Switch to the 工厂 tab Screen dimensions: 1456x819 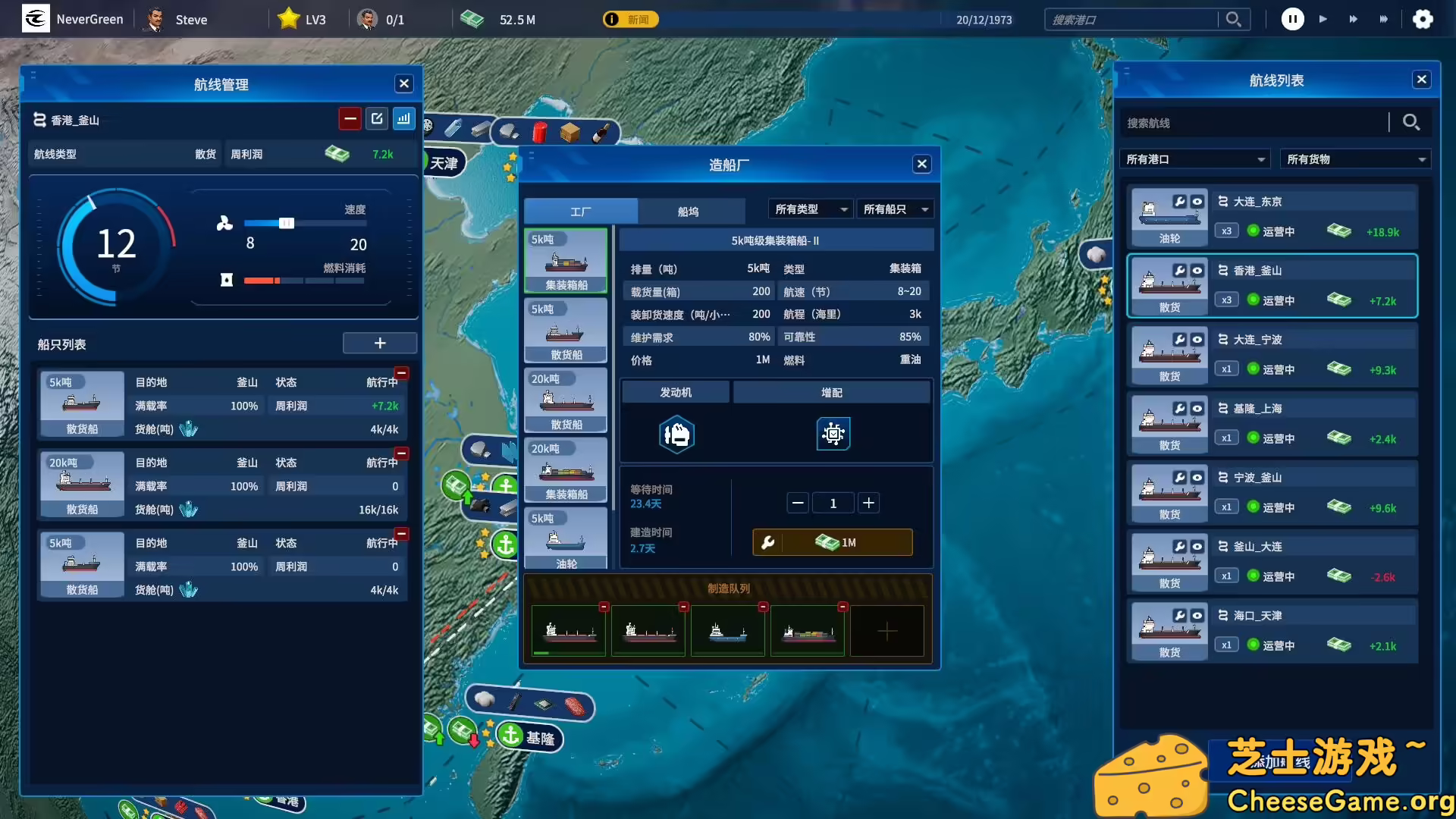coord(581,211)
